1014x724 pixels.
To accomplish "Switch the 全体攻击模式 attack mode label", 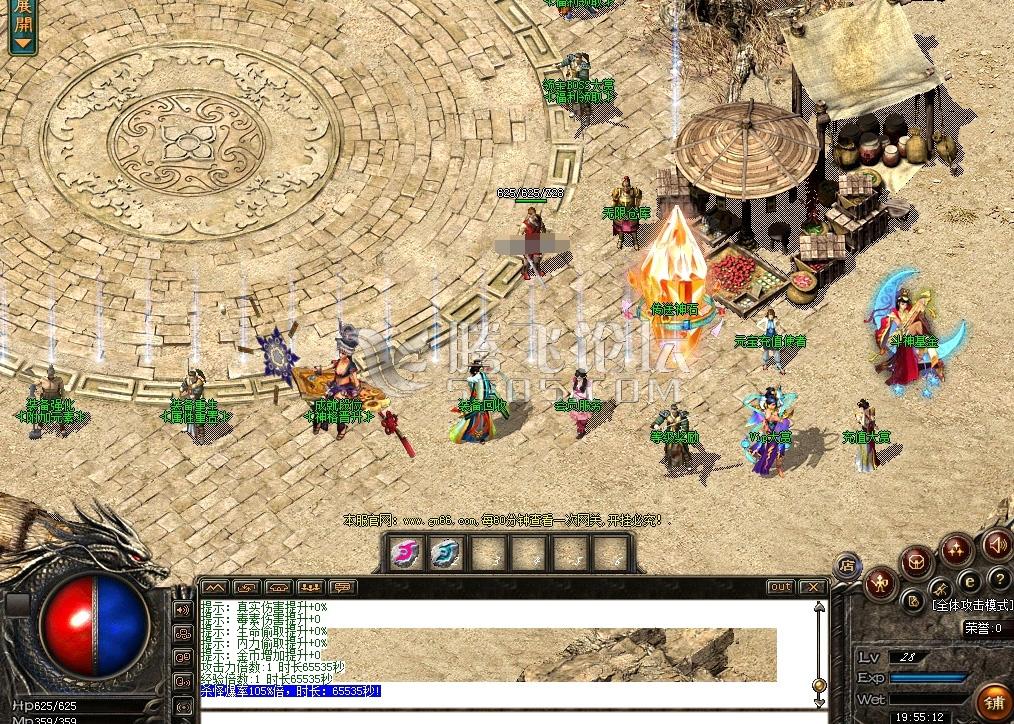I will (x=971, y=605).
